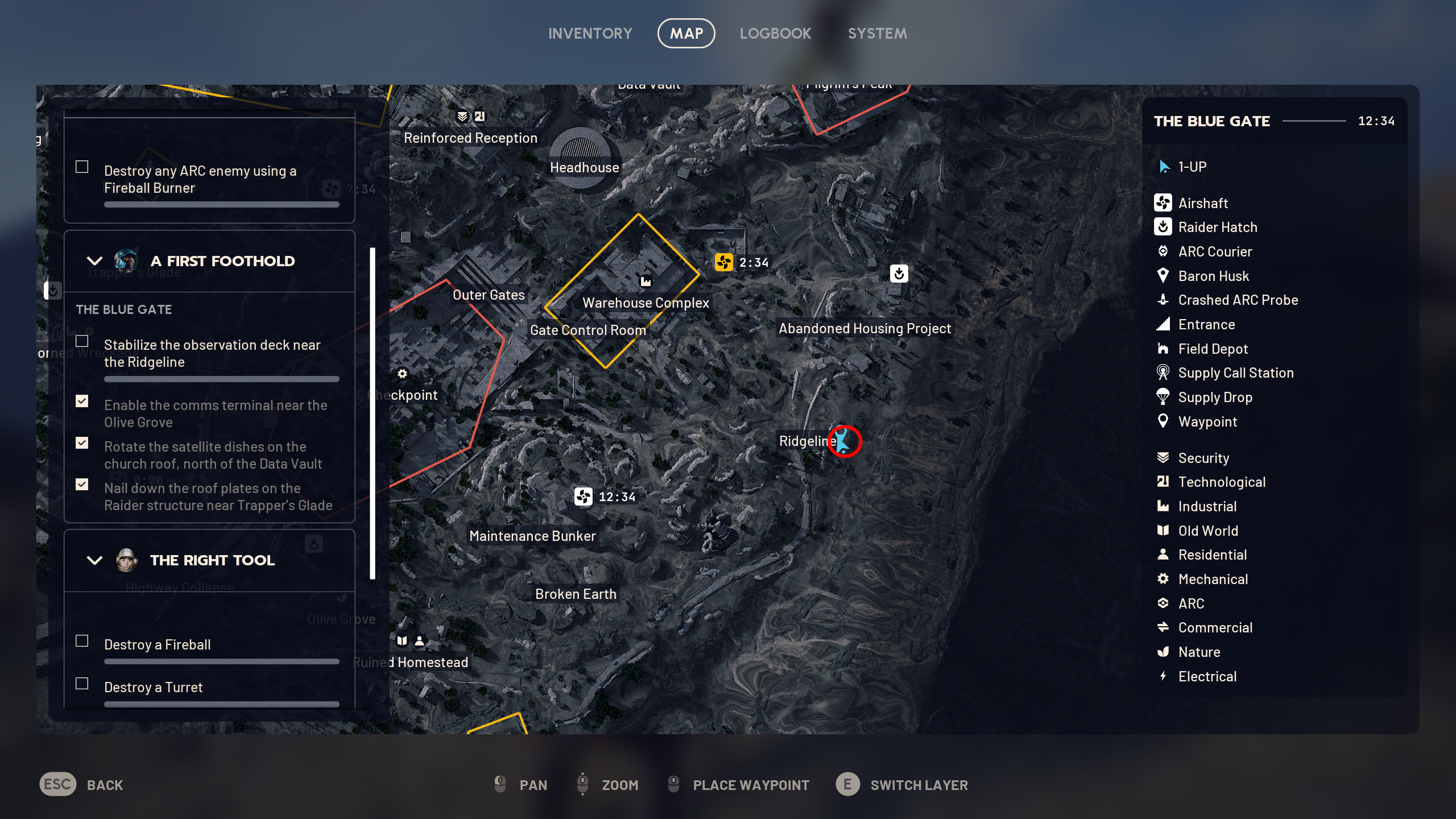This screenshot has width=1456, height=819.
Task: Click the airshaft timer marker near Warehouse Complex
Action: pos(724,263)
